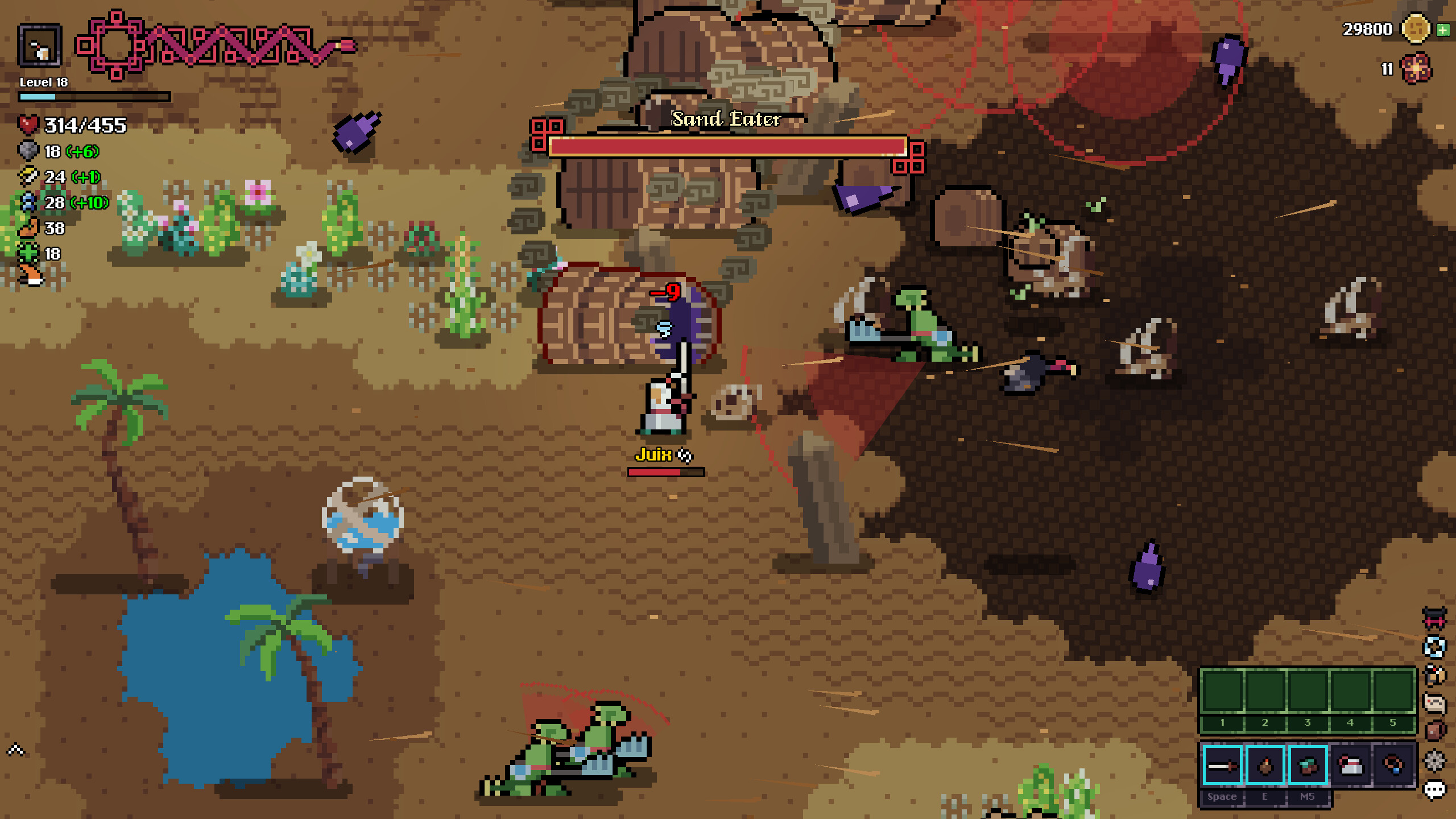Open chat with the speech bubble icon
Screen dimensions: 1456x819
coord(1434,789)
